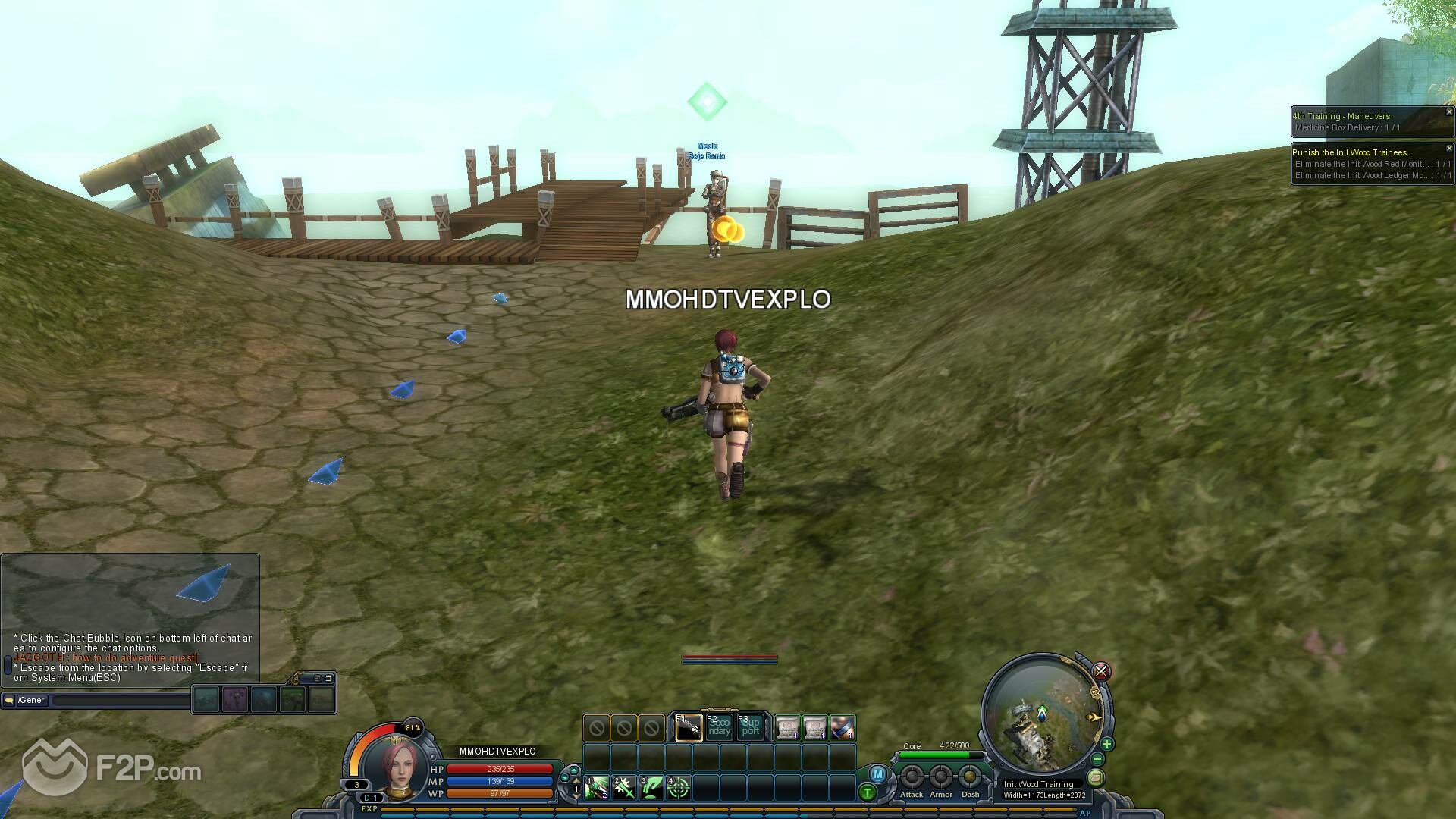
Task: Select the F1 primary weapon slot
Action: (x=689, y=728)
